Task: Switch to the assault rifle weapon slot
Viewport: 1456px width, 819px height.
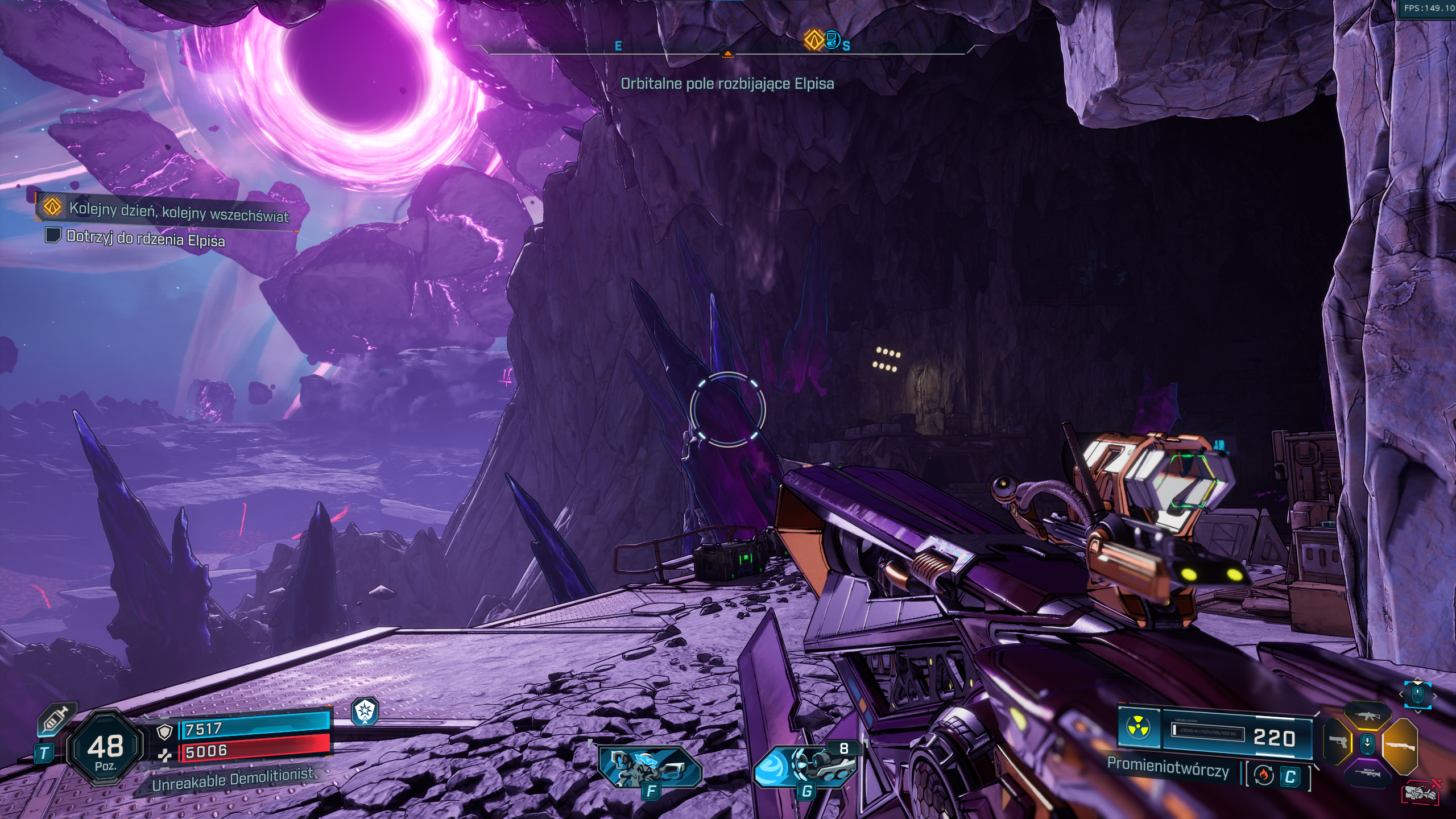Action: (1367, 716)
